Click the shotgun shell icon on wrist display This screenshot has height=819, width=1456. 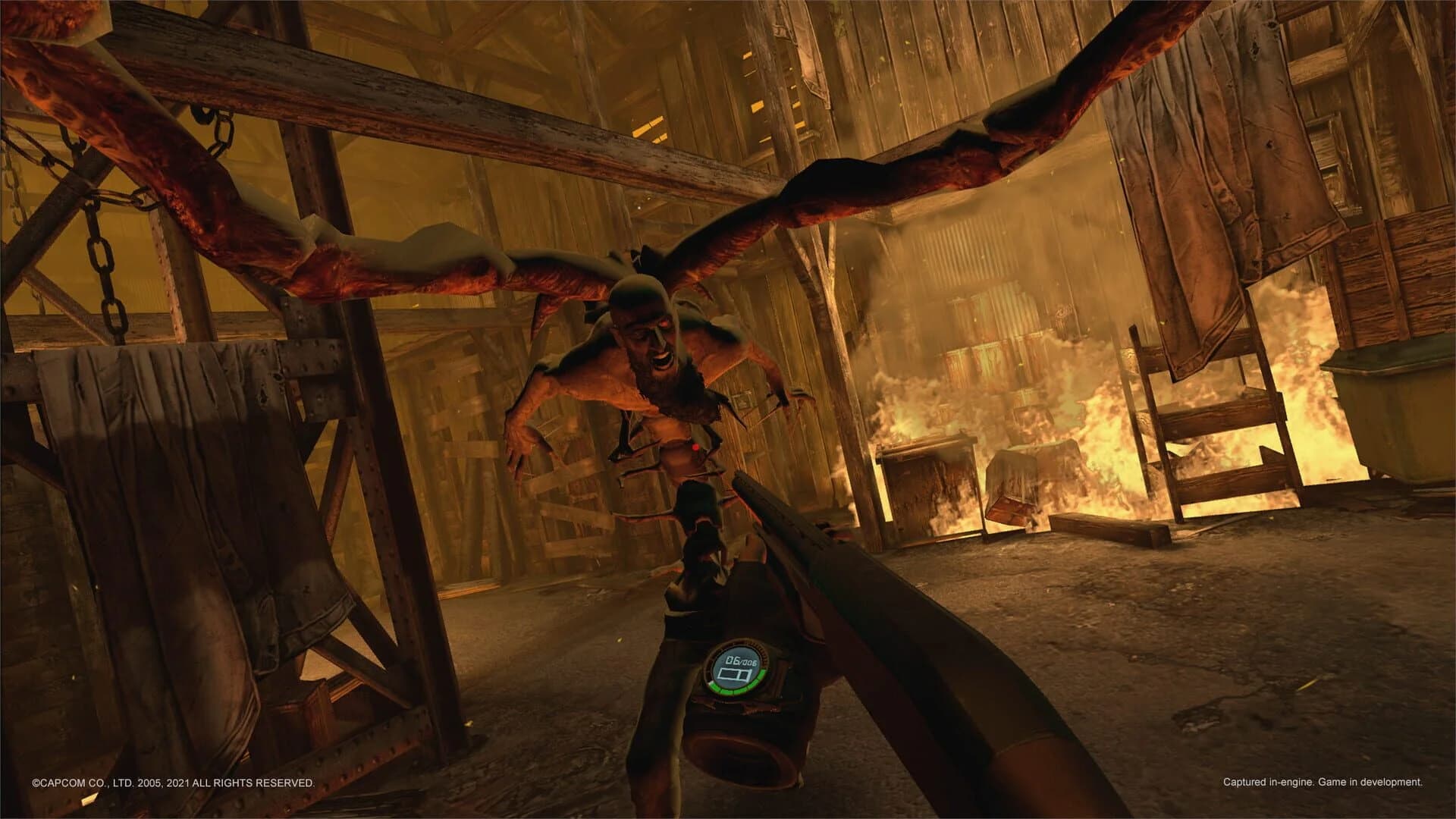tap(734, 674)
